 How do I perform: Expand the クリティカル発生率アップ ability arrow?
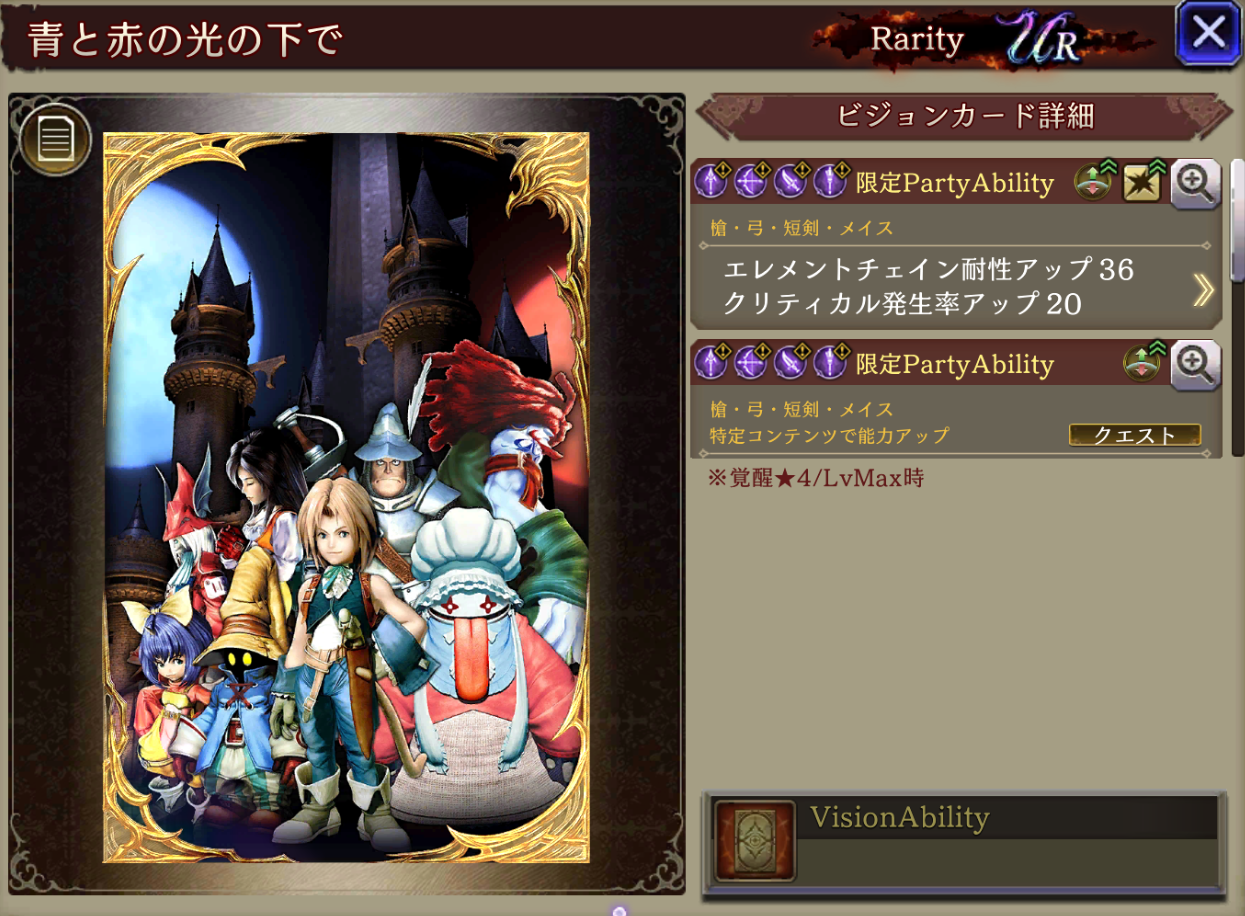[1203, 289]
